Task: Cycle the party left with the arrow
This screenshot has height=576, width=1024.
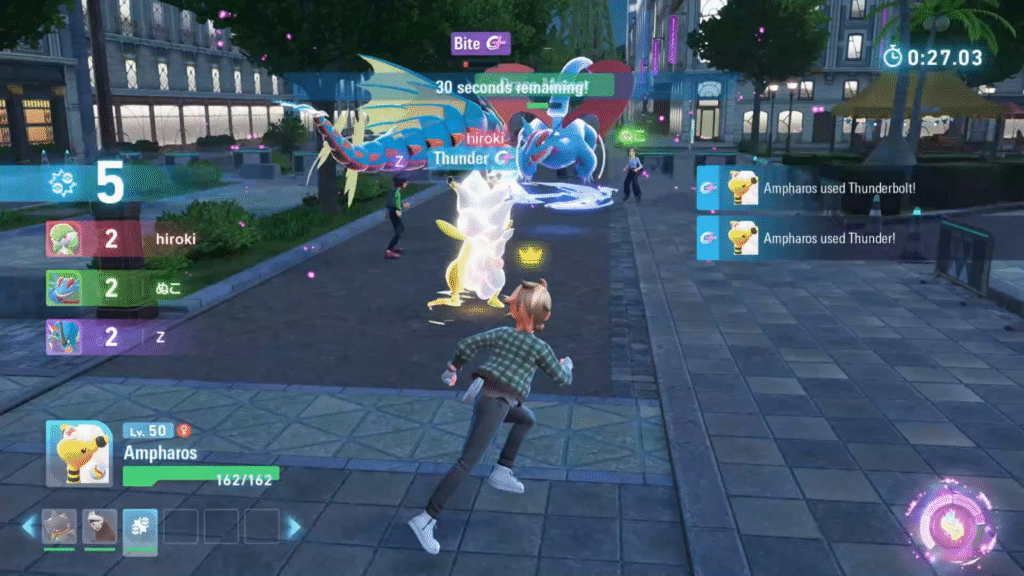Action: pos(28,526)
